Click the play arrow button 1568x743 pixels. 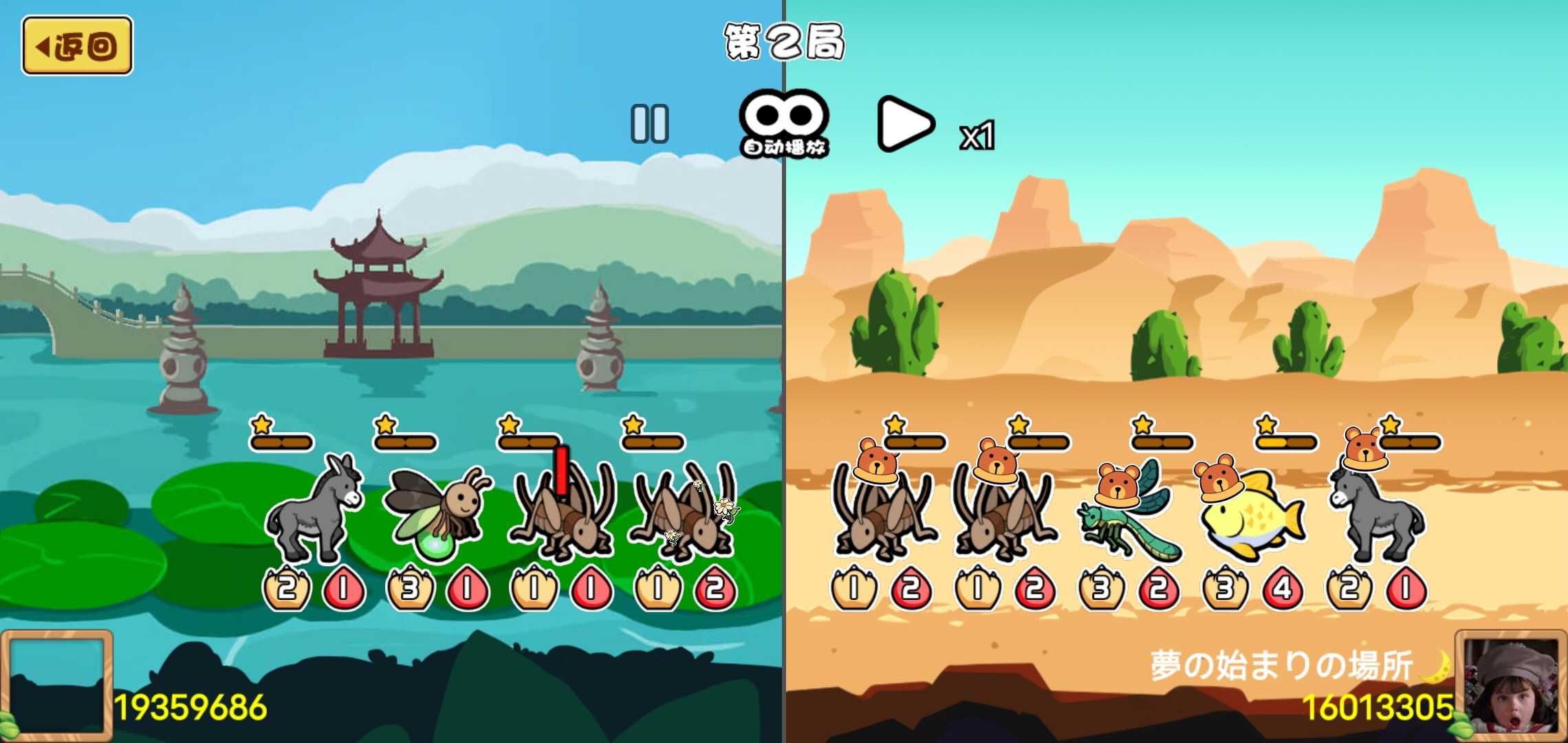click(x=904, y=124)
